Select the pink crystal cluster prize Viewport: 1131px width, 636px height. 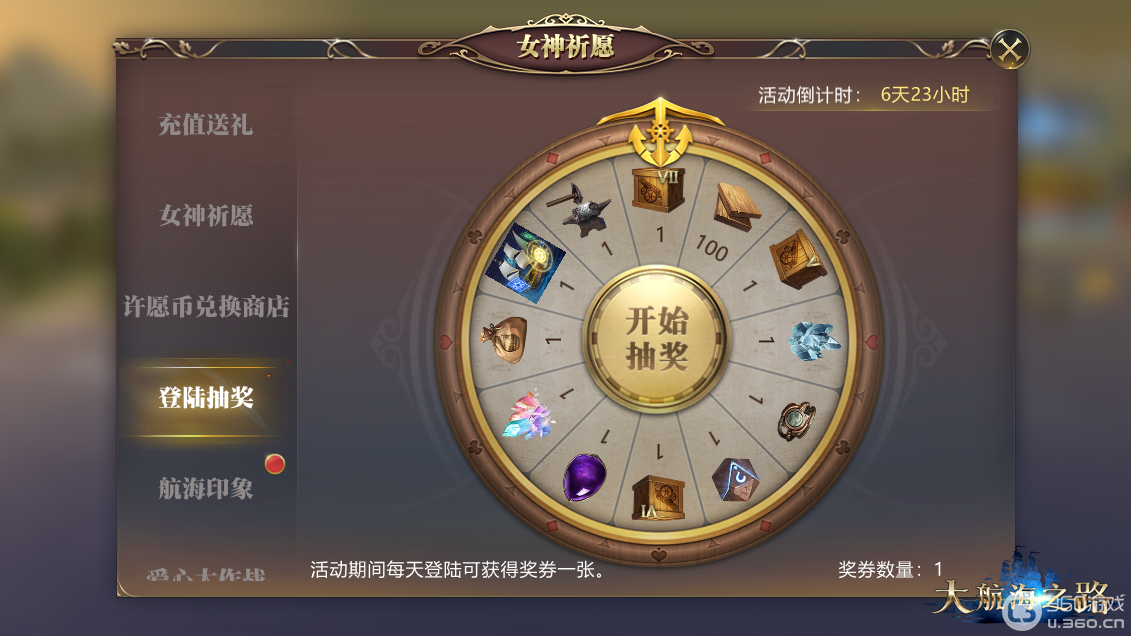click(x=529, y=415)
